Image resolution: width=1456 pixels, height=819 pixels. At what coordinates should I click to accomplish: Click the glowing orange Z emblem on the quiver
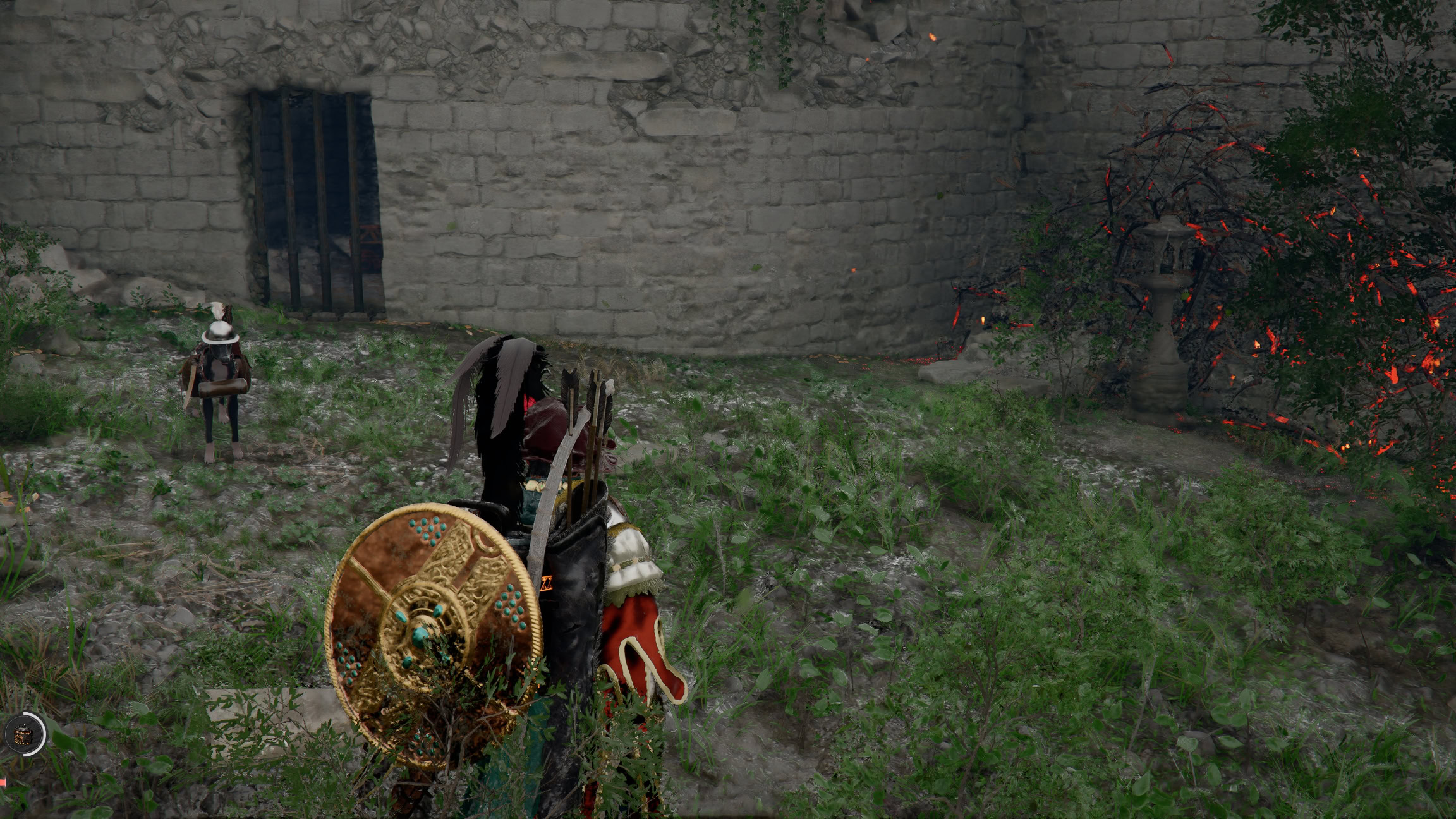pos(547,583)
